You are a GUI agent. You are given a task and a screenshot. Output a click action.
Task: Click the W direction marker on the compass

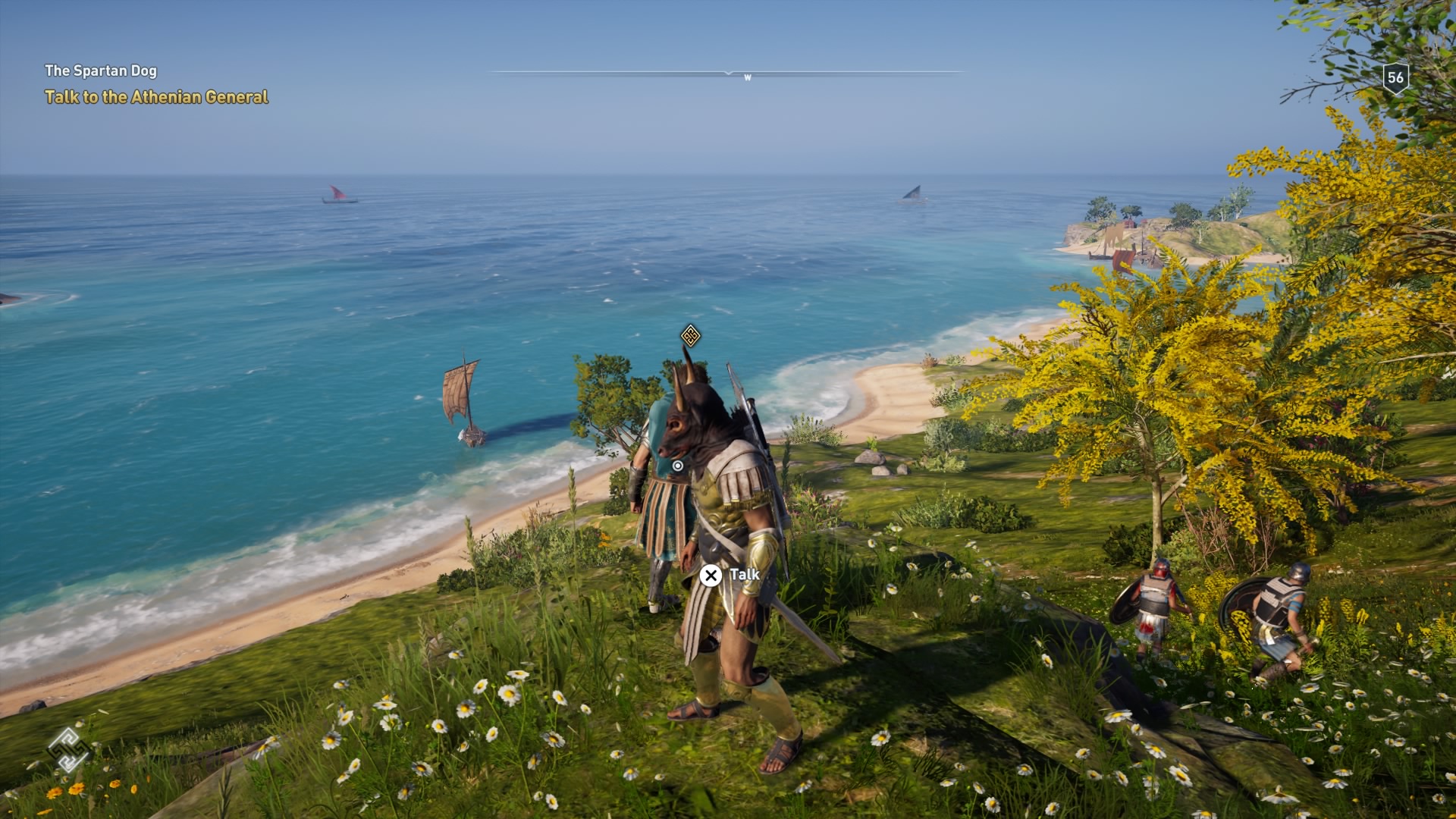[x=747, y=77]
